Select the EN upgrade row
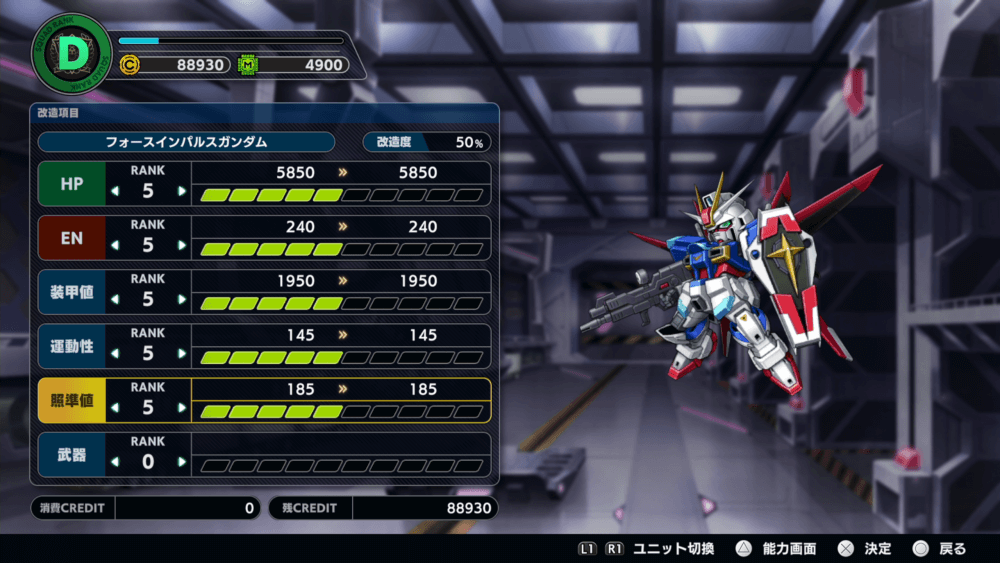 71,237
